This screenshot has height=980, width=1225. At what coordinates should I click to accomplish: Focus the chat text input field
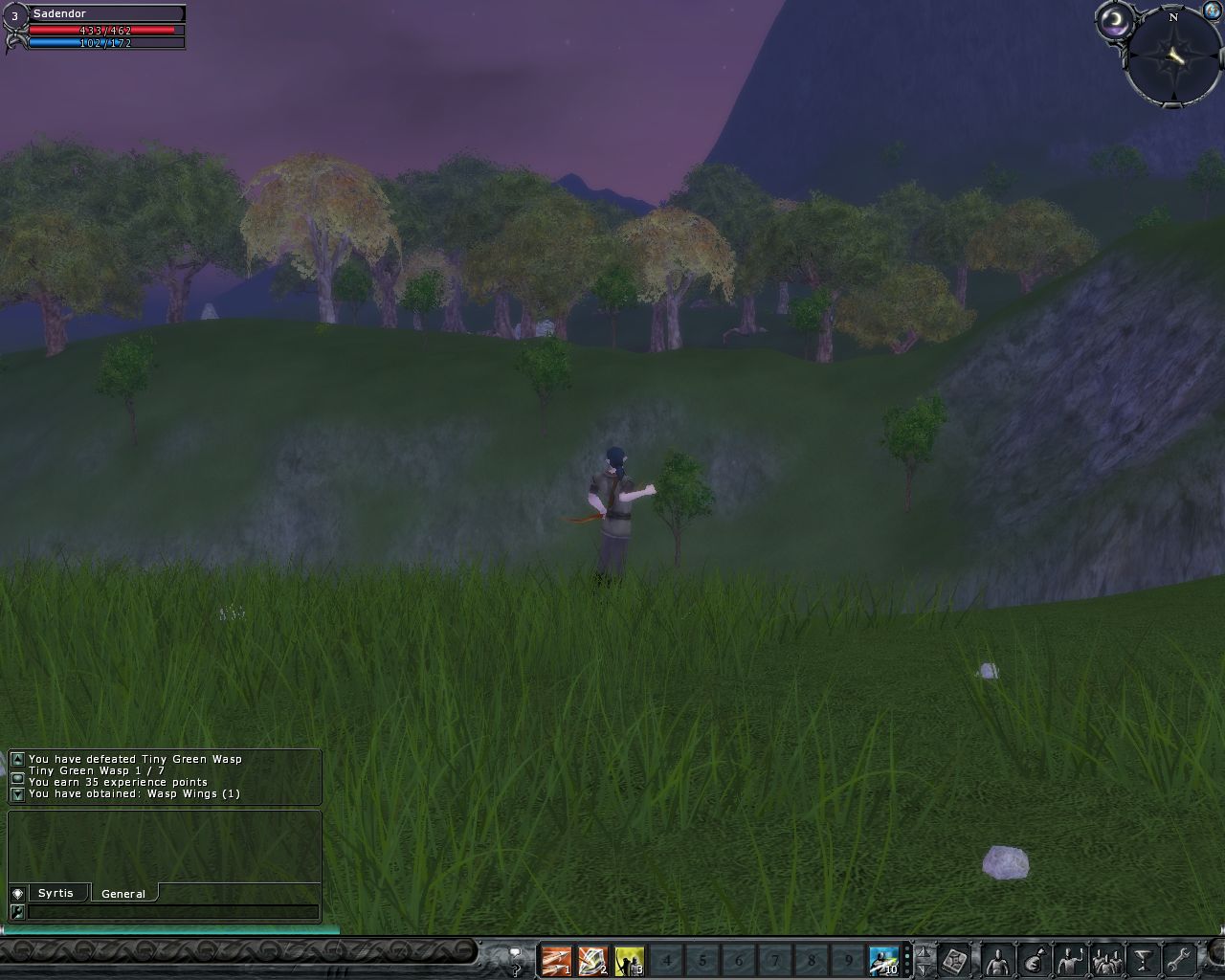click(x=172, y=912)
